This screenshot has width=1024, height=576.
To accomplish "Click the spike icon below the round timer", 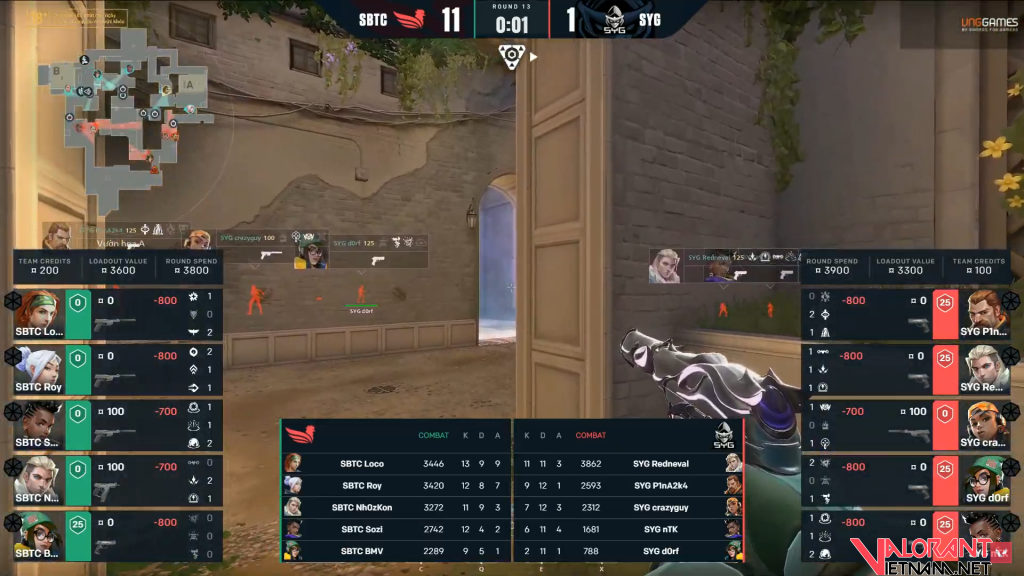I will coord(512,57).
